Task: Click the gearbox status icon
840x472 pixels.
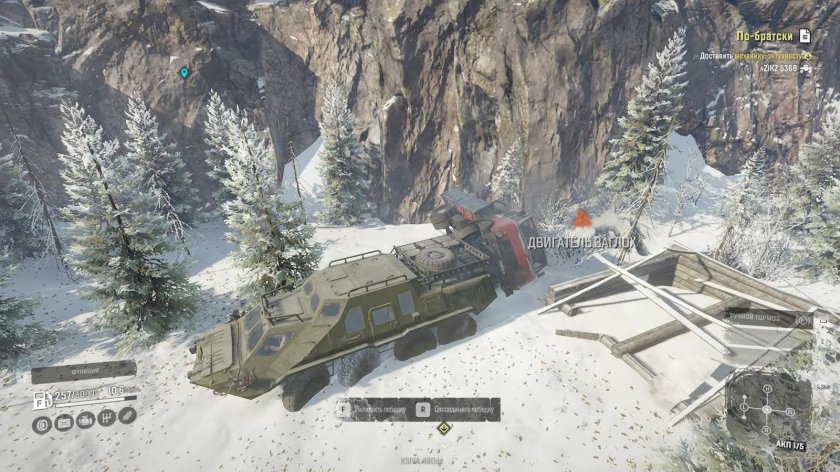Action: [106, 419]
